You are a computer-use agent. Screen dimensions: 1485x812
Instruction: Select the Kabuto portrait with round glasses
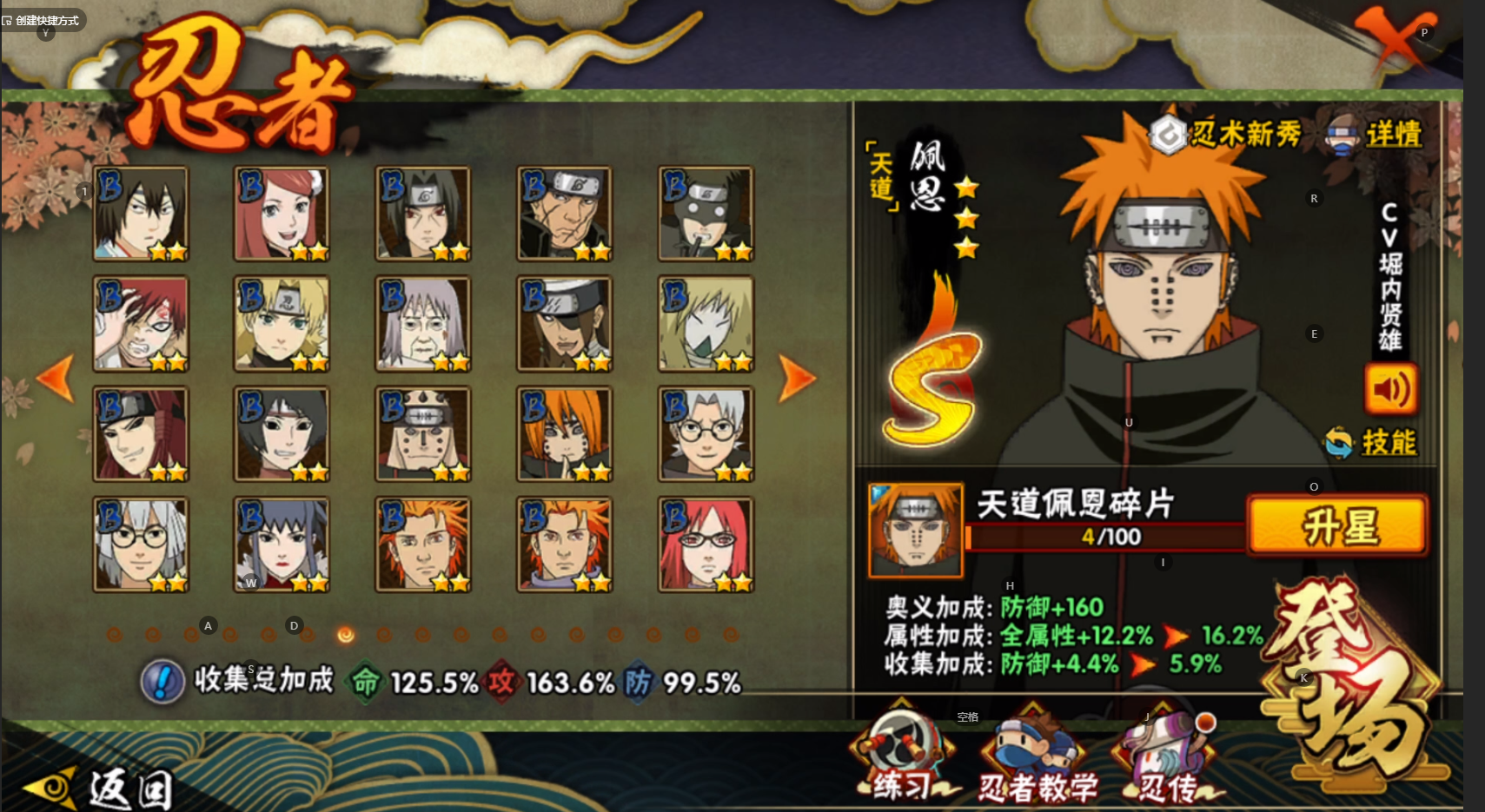[706, 434]
